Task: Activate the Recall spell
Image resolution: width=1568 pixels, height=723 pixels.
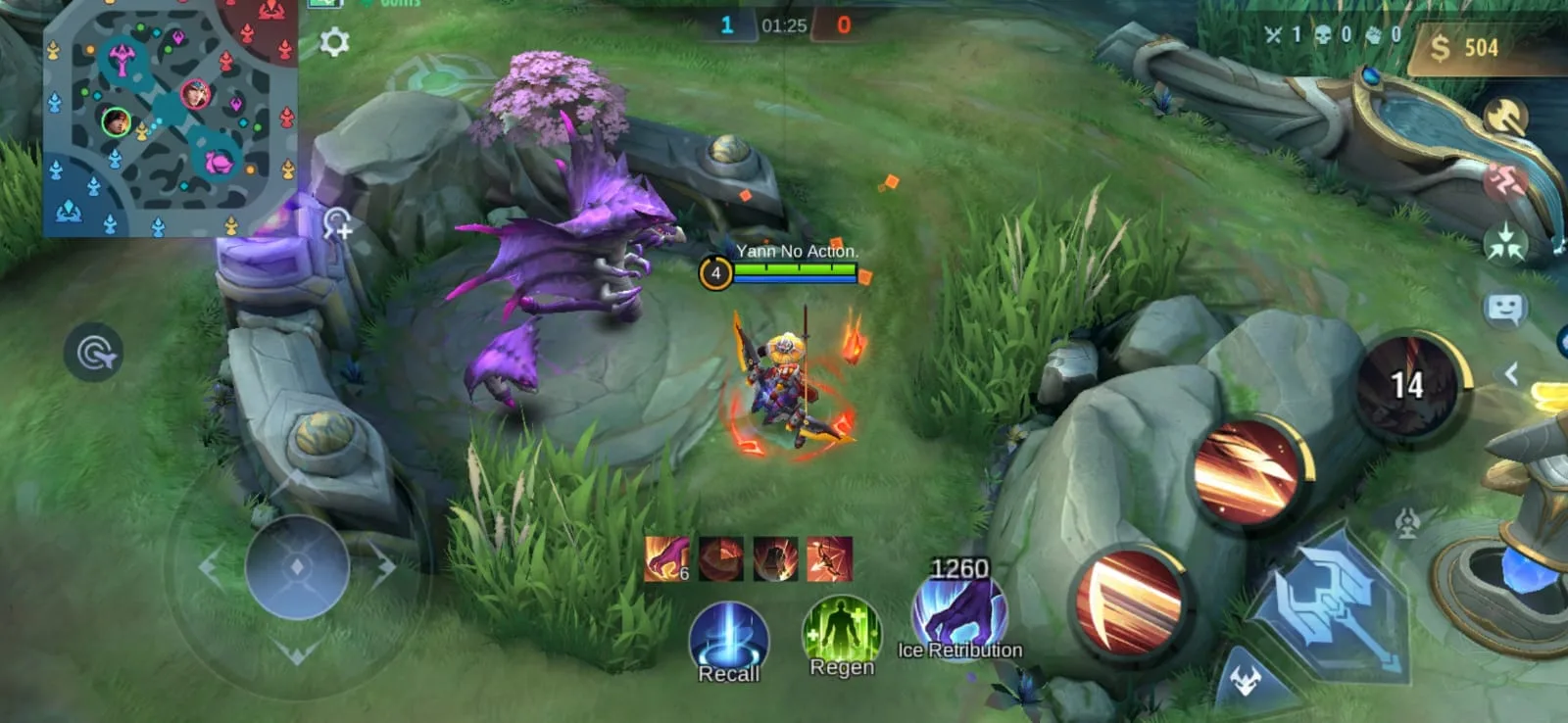Action: pos(728,641)
